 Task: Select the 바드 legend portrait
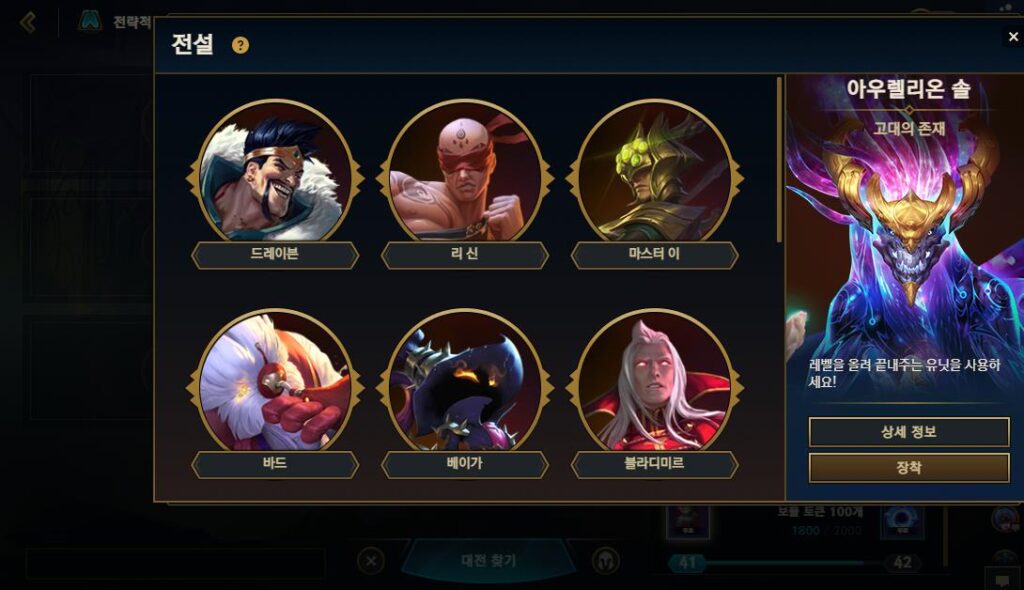click(275, 385)
